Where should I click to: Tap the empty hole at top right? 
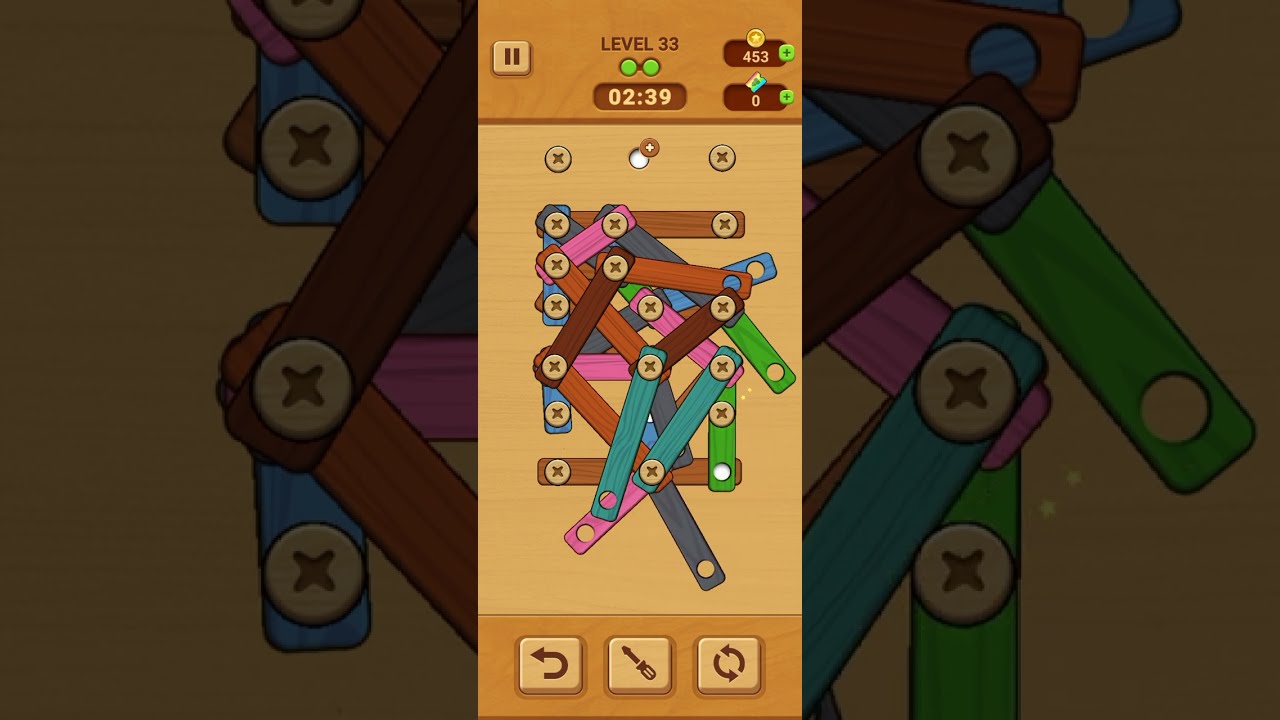[723, 158]
